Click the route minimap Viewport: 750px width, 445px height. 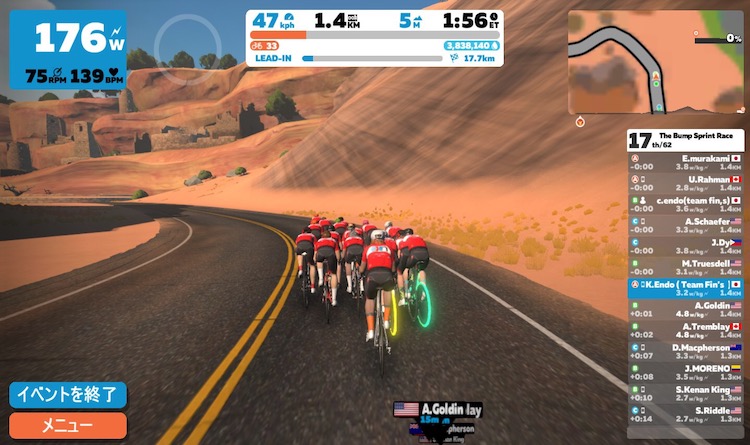(x=657, y=62)
